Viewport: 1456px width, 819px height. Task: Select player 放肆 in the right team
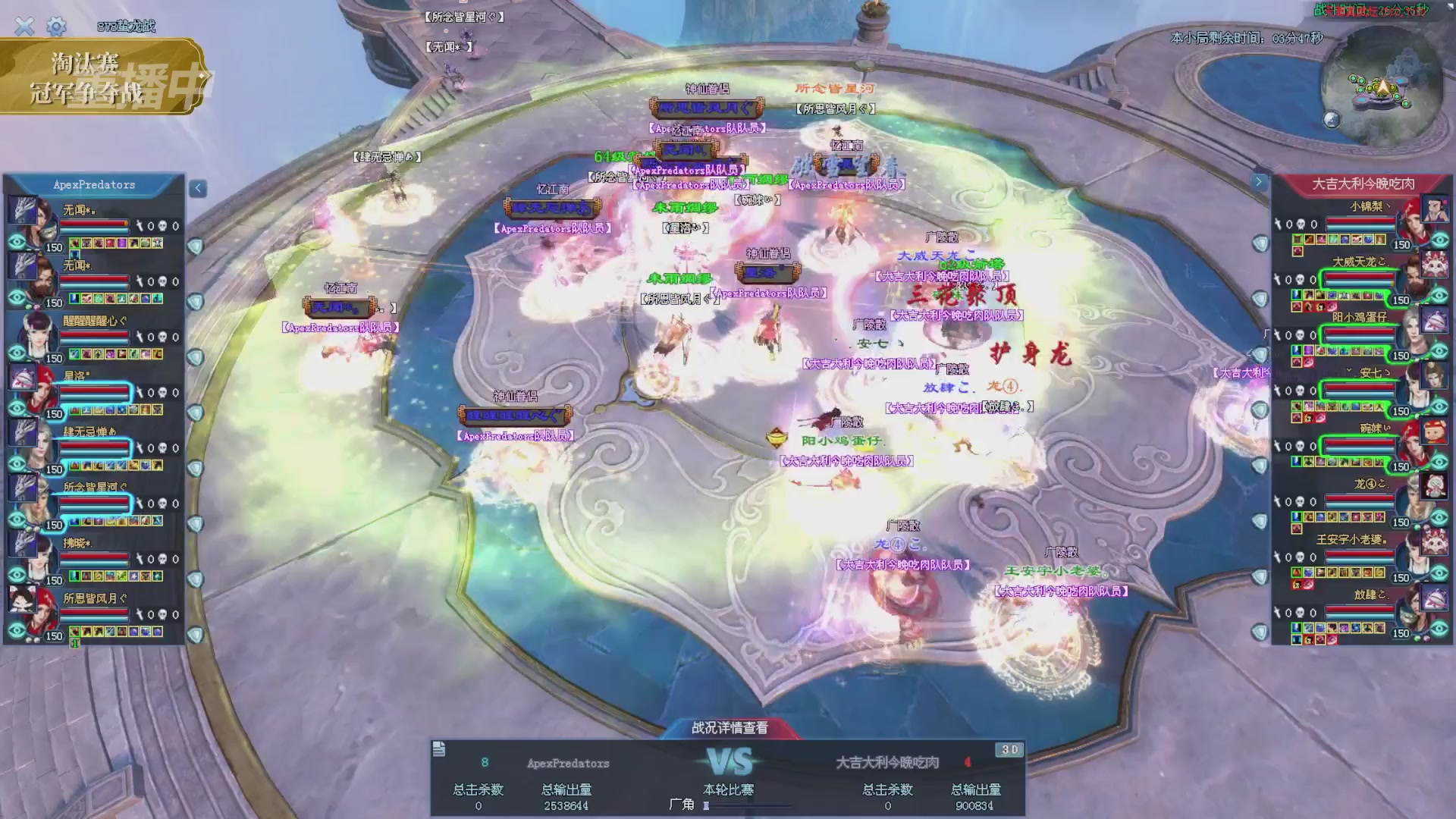[1357, 613]
